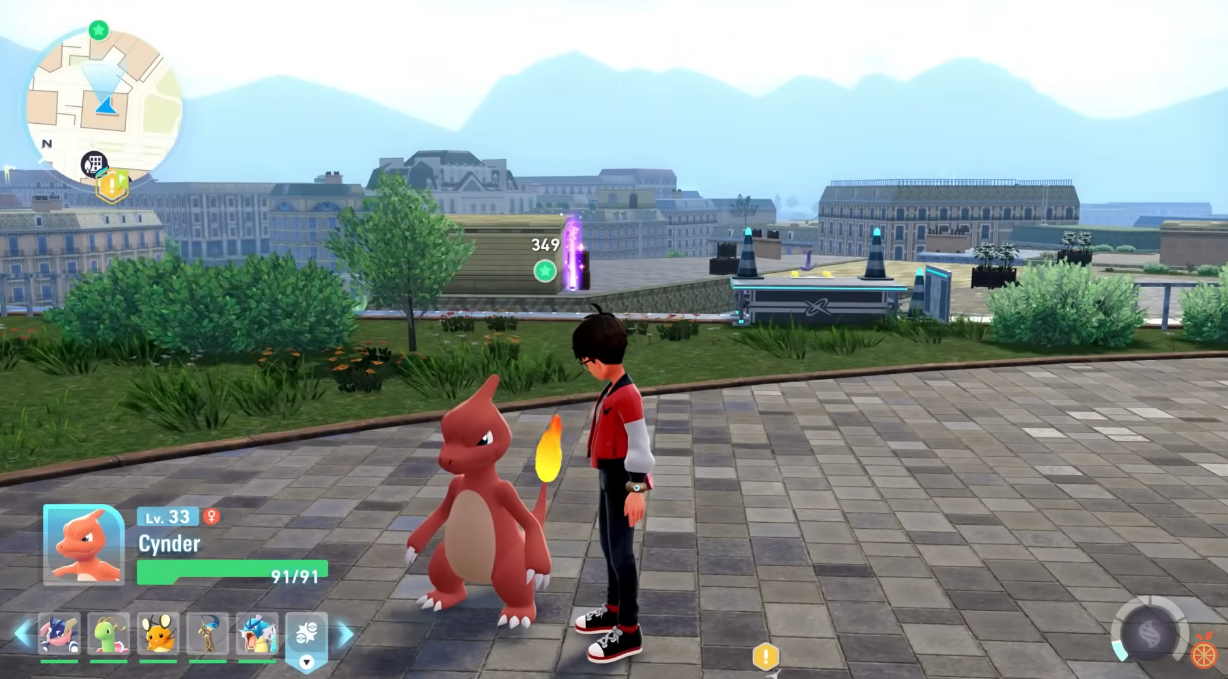Select the green star marker on minimap

tap(98, 30)
